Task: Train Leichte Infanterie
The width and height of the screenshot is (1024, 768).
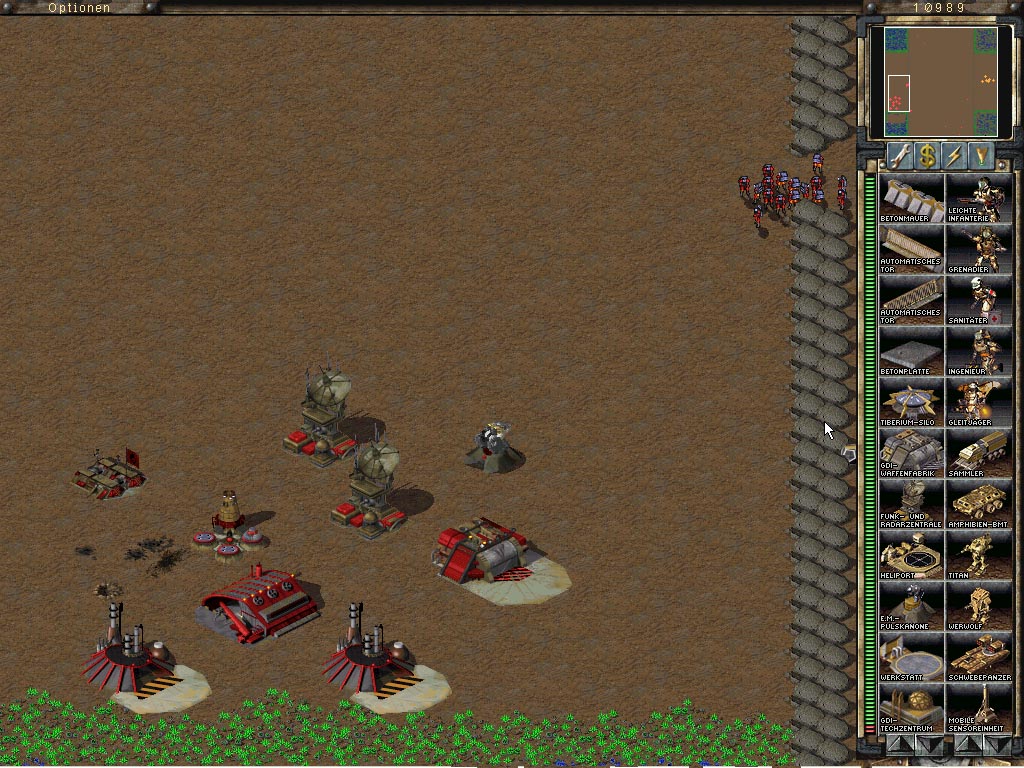Action: click(976, 198)
